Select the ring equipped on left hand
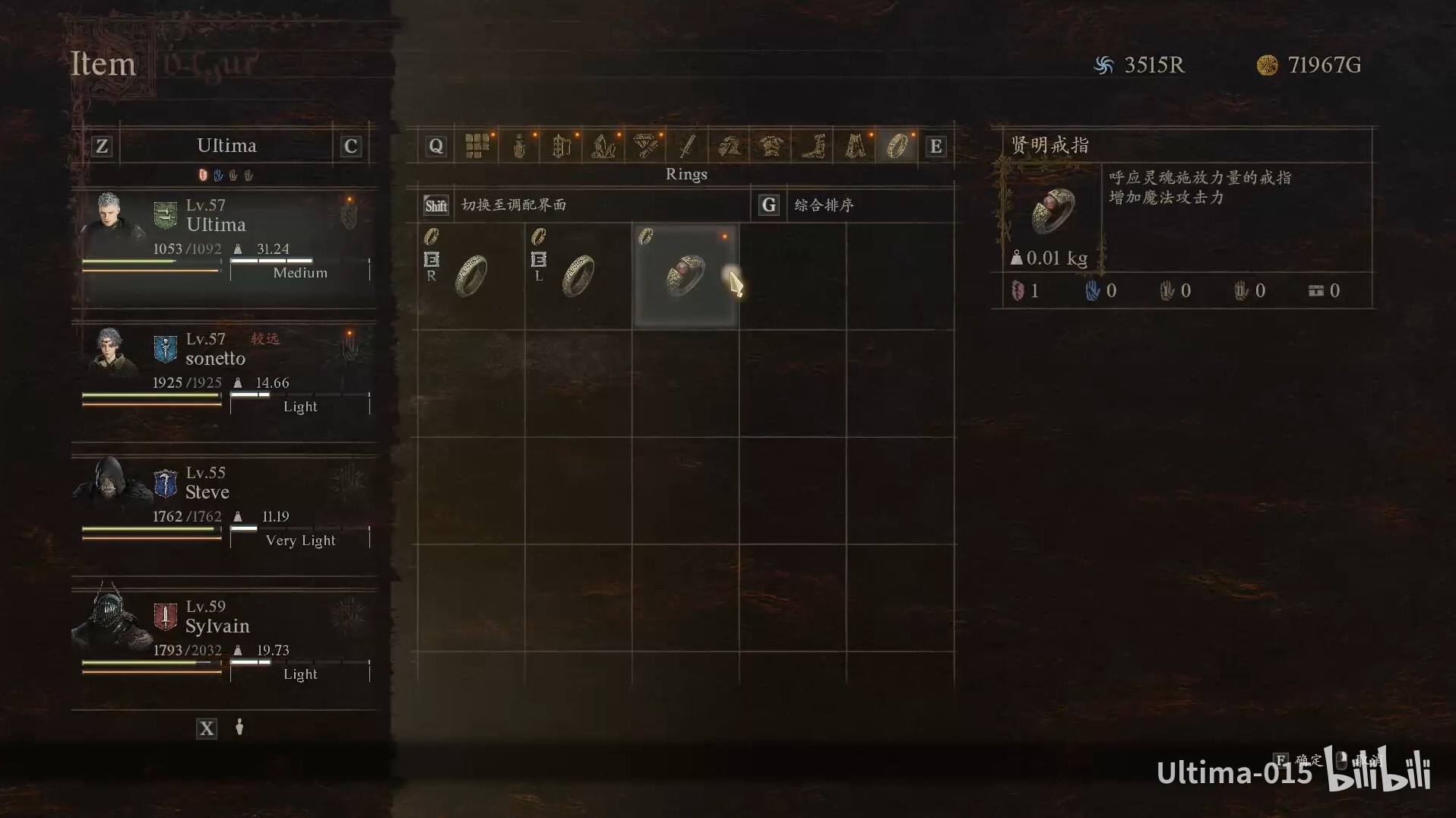 (578, 275)
